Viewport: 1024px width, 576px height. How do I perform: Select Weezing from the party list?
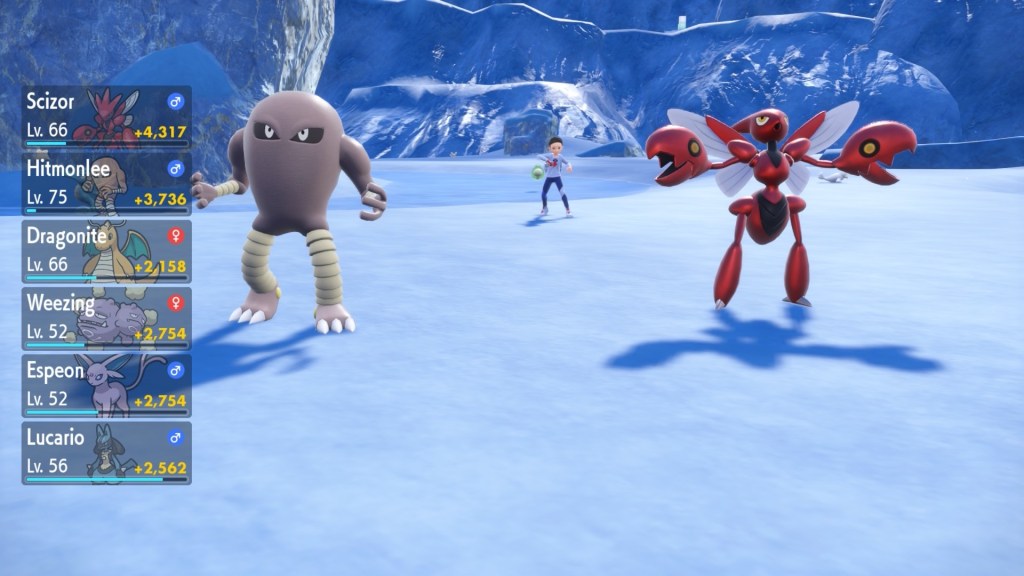(106, 318)
